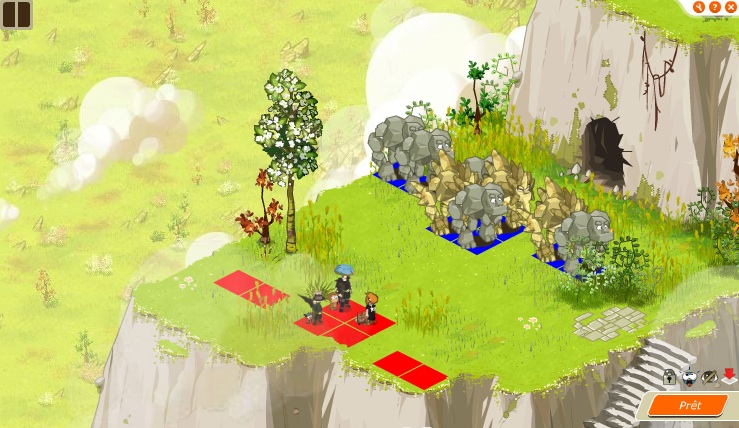
Task: Click the orange Prêt ready button
Action: pyautogui.click(x=691, y=406)
